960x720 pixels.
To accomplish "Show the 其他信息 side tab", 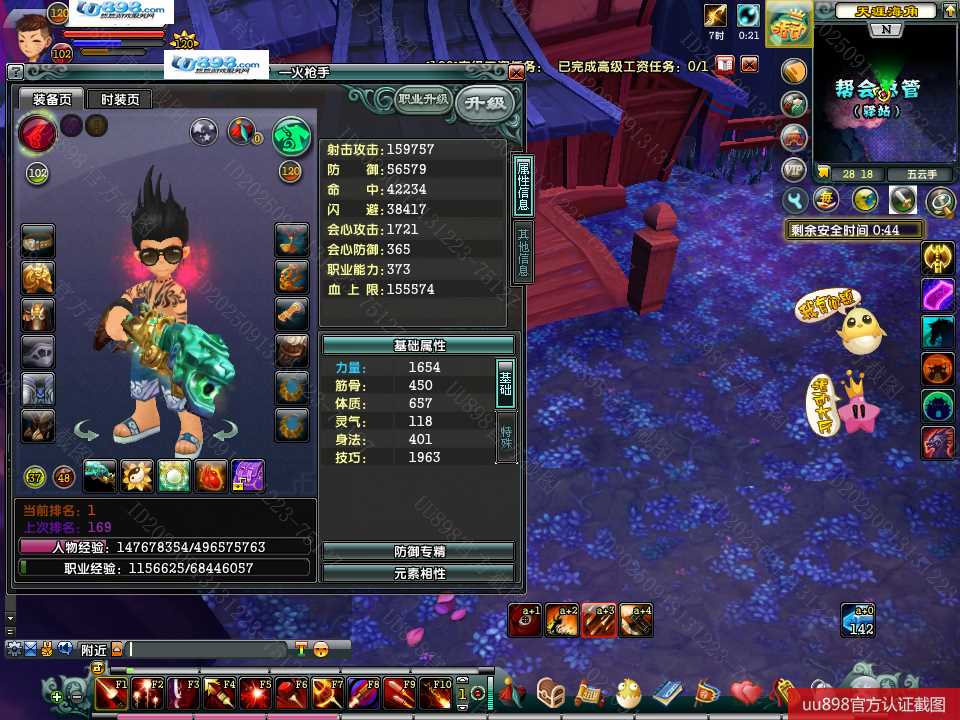I will pos(523,251).
